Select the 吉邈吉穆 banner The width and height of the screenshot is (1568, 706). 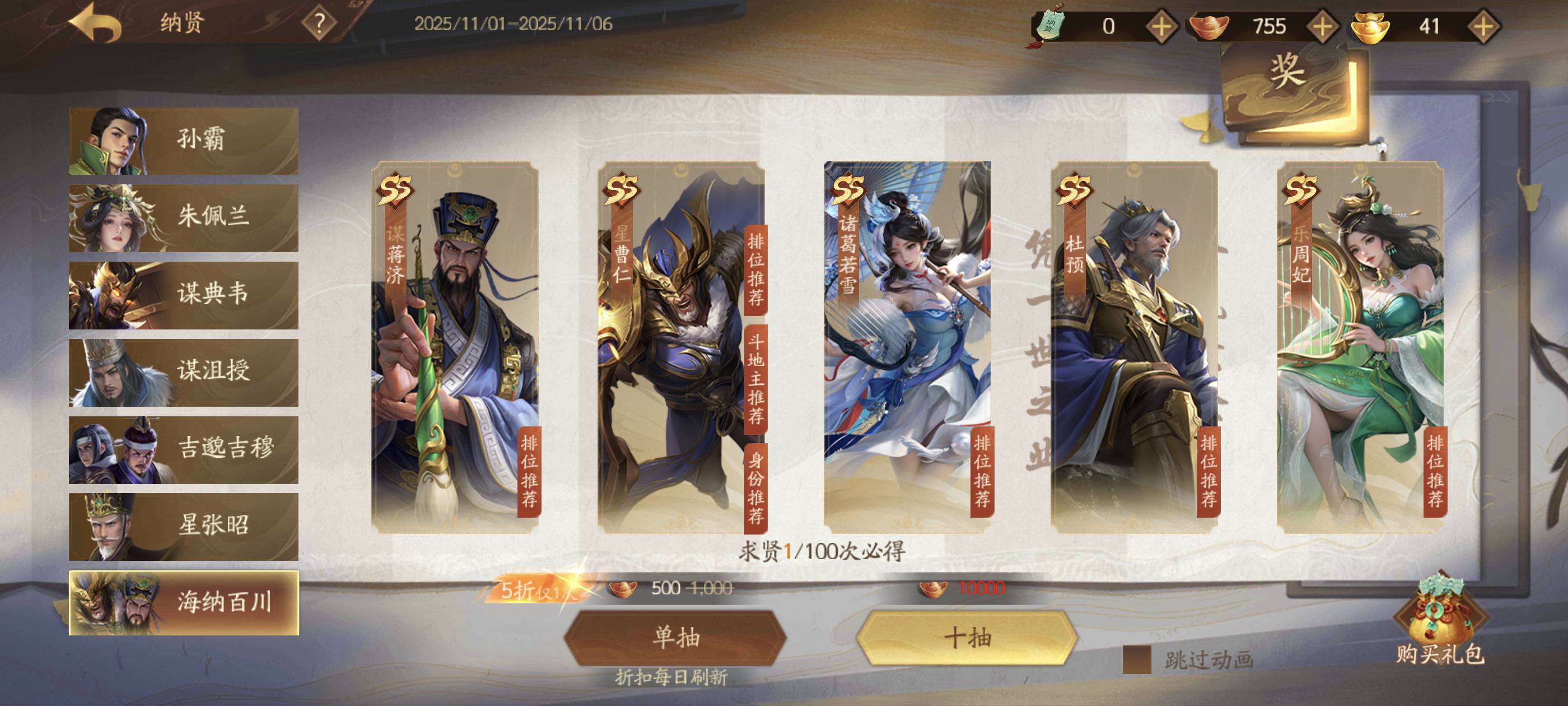click(x=183, y=449)
